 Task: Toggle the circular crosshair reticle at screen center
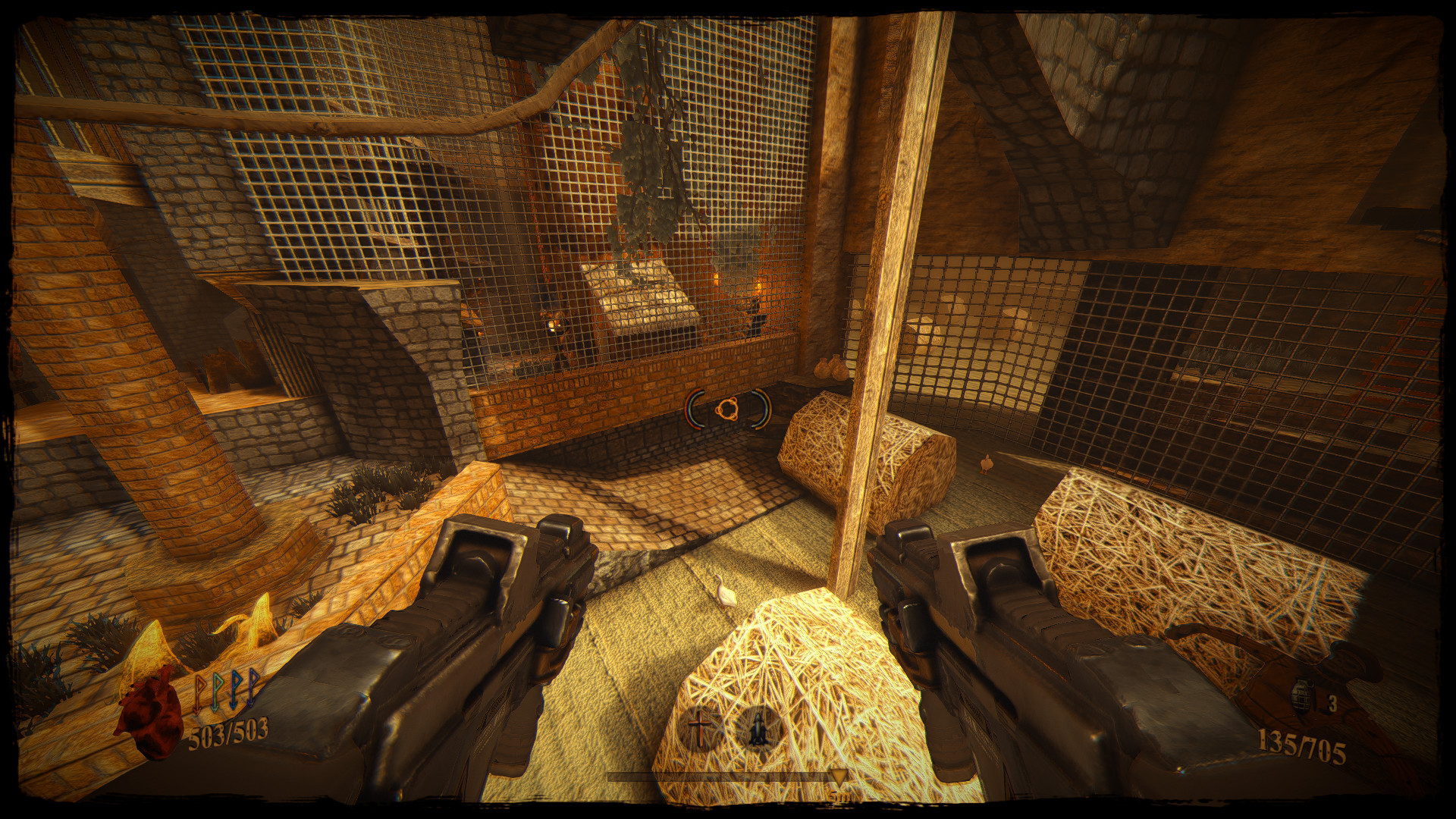tap(728, 409)
